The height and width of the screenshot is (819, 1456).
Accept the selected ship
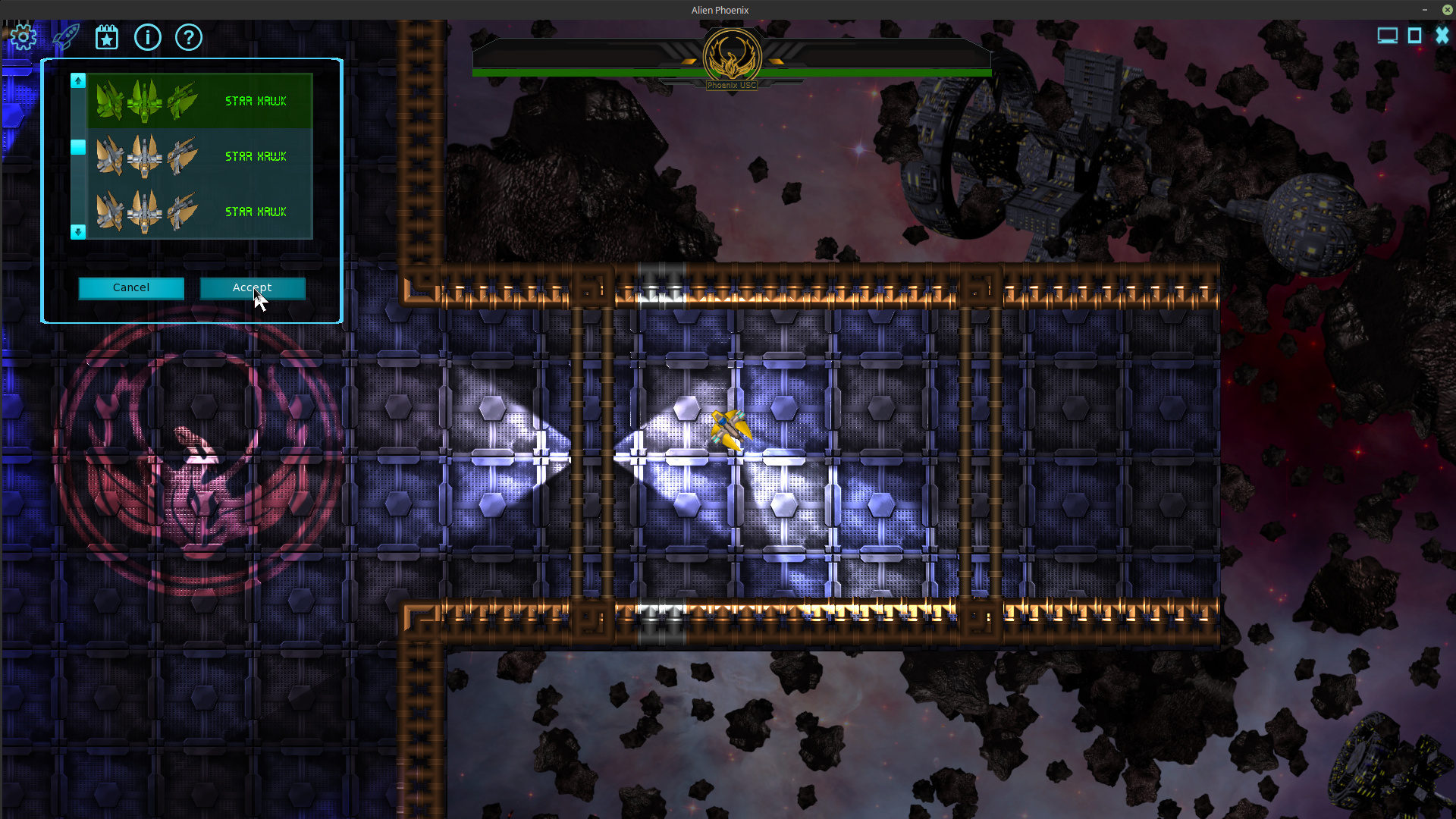[x=253, y=288]
